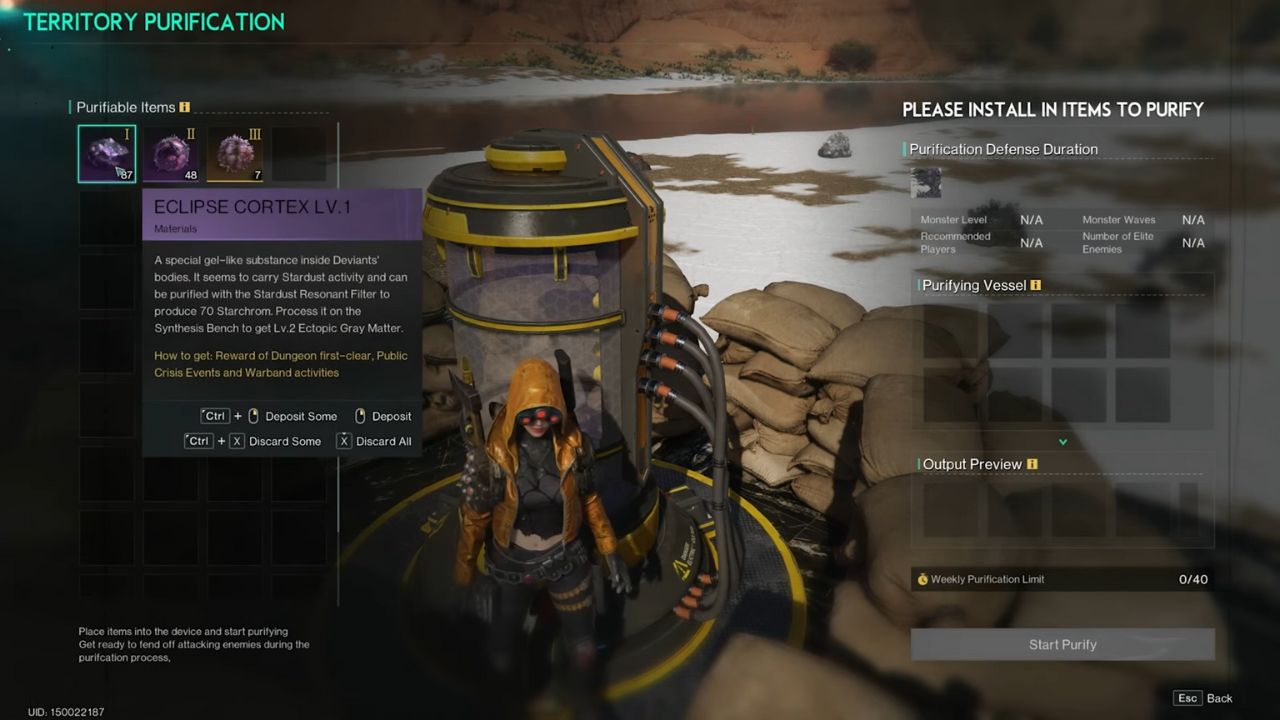Click the Start Purify button
The height and width of the screenshot is (720, 1280).
tap(1062, 645)
